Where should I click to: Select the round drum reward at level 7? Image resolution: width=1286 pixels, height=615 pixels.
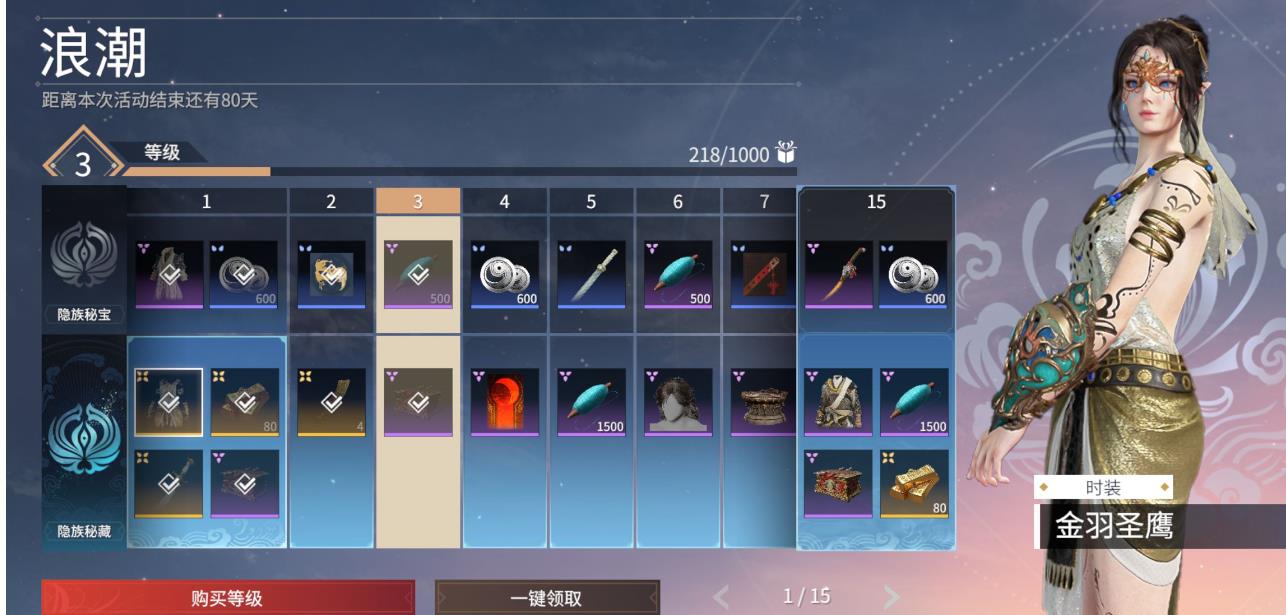[x=764, y=402]
